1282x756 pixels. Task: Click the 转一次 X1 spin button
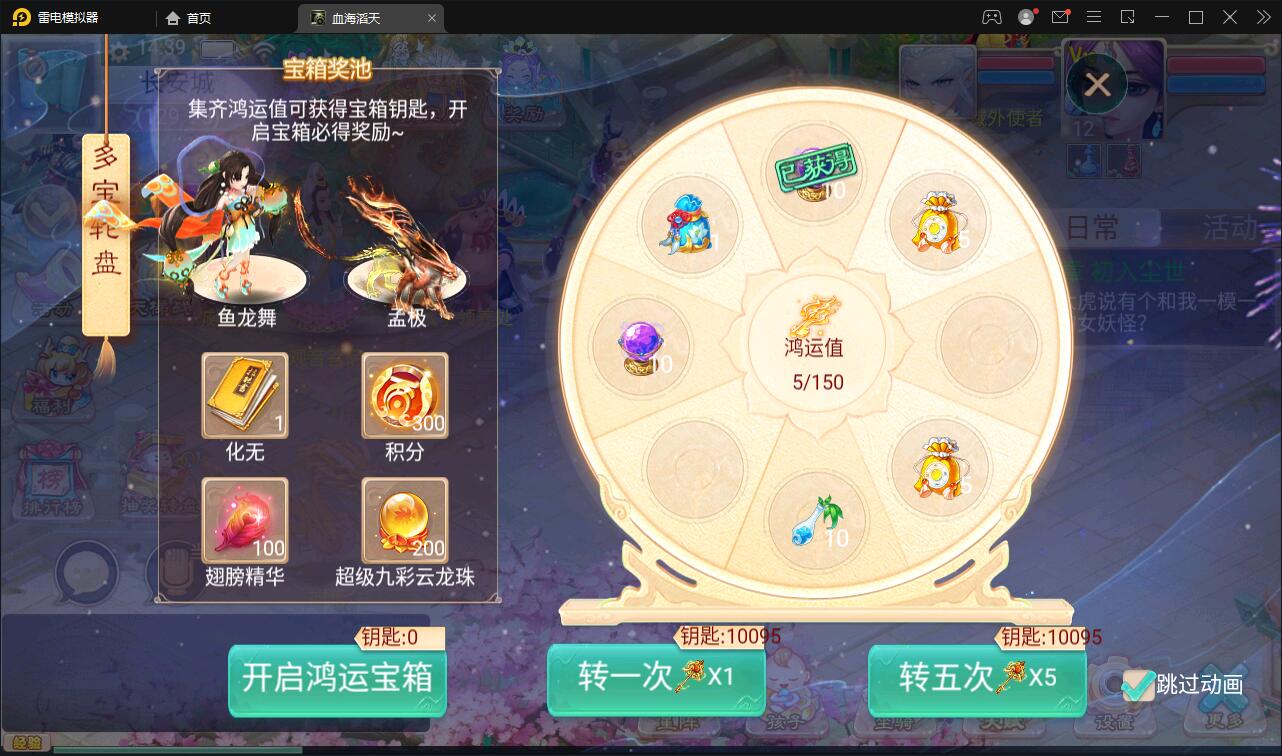click(655, 679)
